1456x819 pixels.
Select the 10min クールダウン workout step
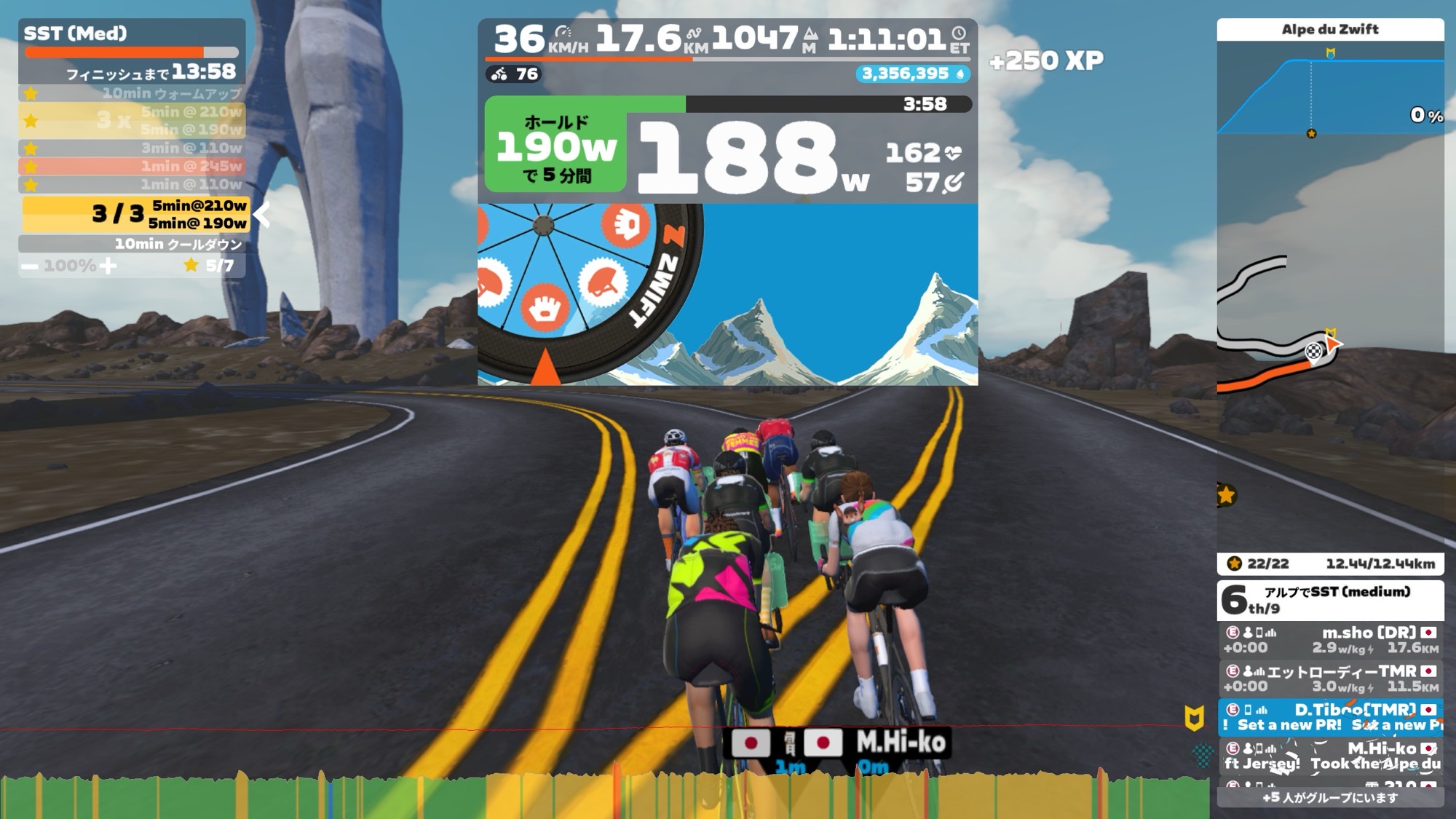tap(131, 245)
